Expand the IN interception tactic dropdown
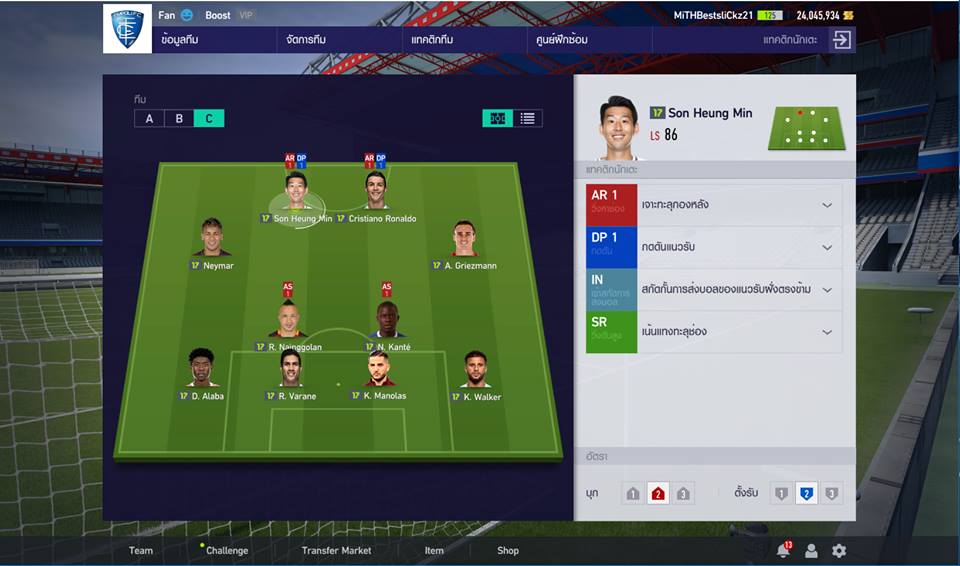The width and height of the screenshot is (960, 566). click(827, 289)
